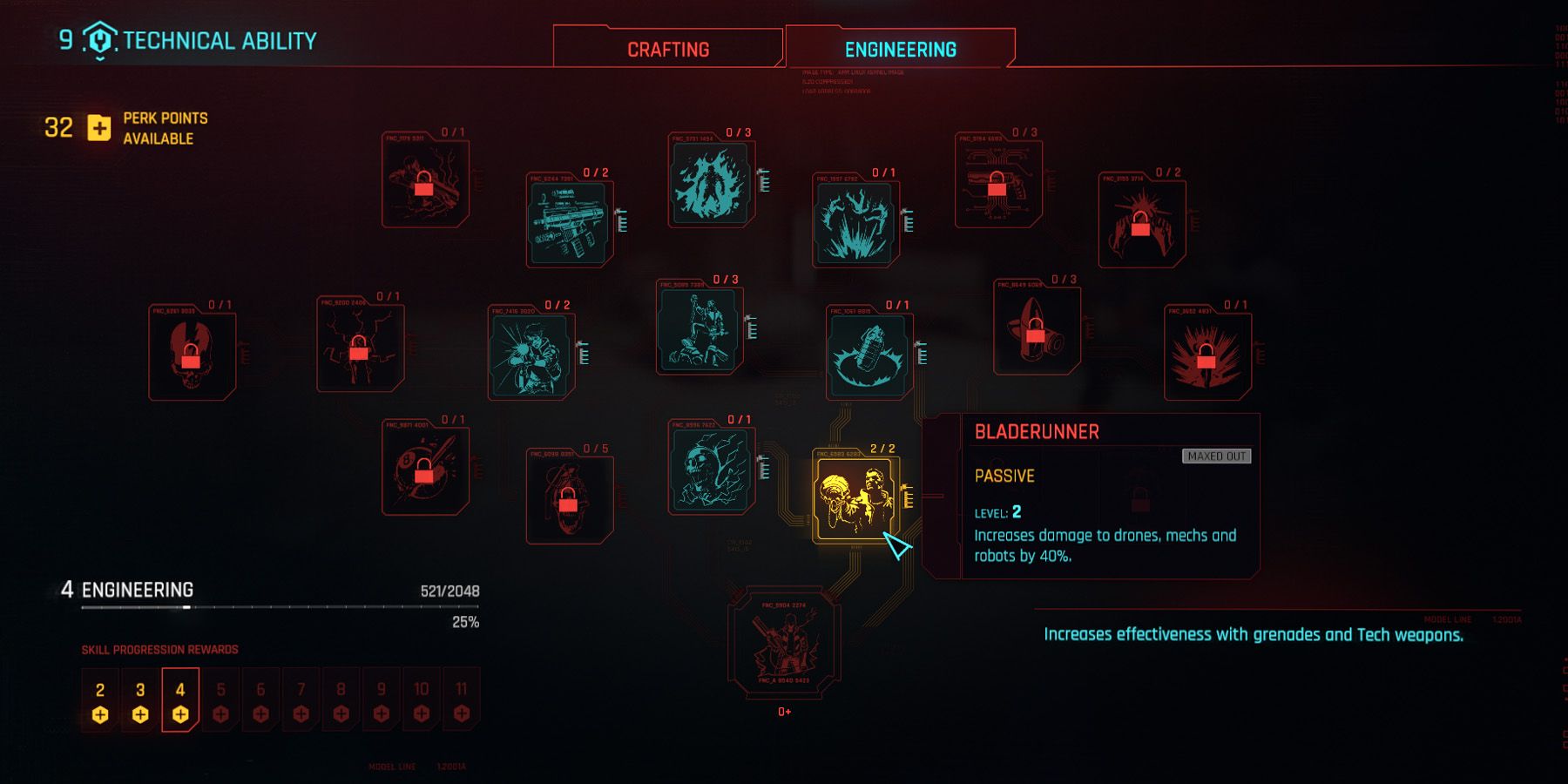The image size is (1568, 784).
Task: Click the yellow Perk Points plus icon
Action: click(x=98, y=129)
